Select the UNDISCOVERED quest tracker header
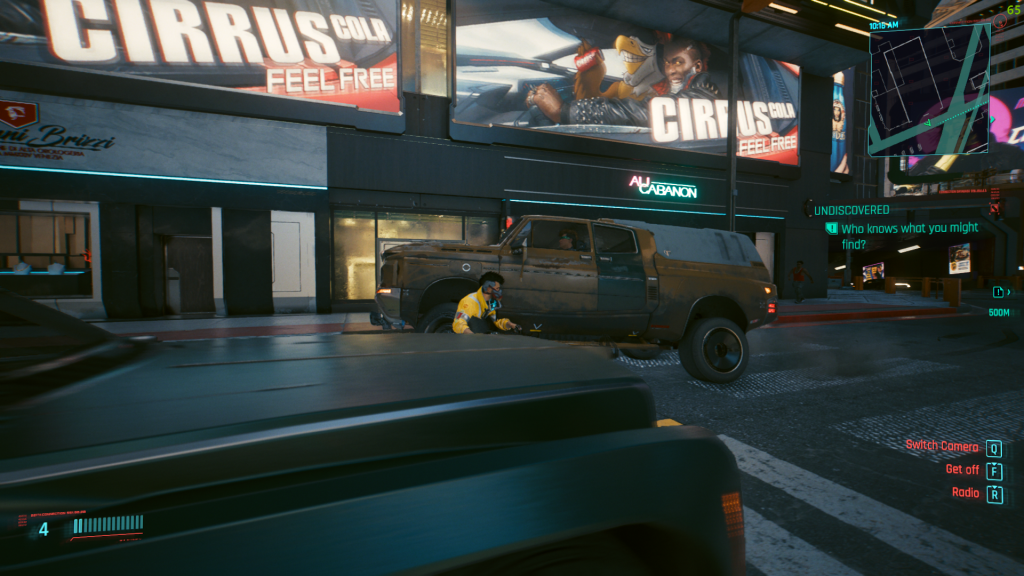This screenshot has height=576, width=1024. 851,210
